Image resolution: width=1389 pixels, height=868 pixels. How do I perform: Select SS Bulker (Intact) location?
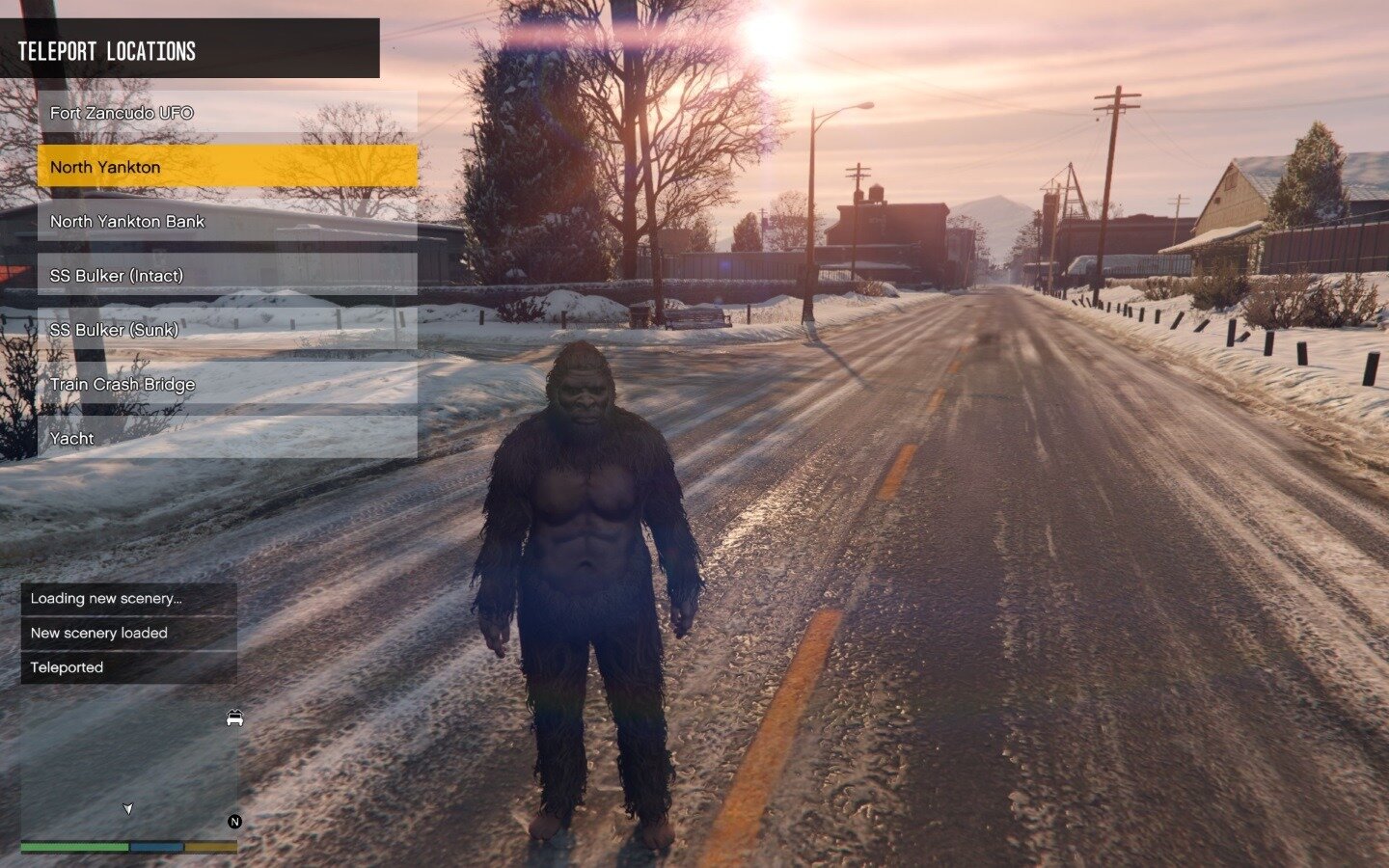pyautogui.click(x=228, y=276)
